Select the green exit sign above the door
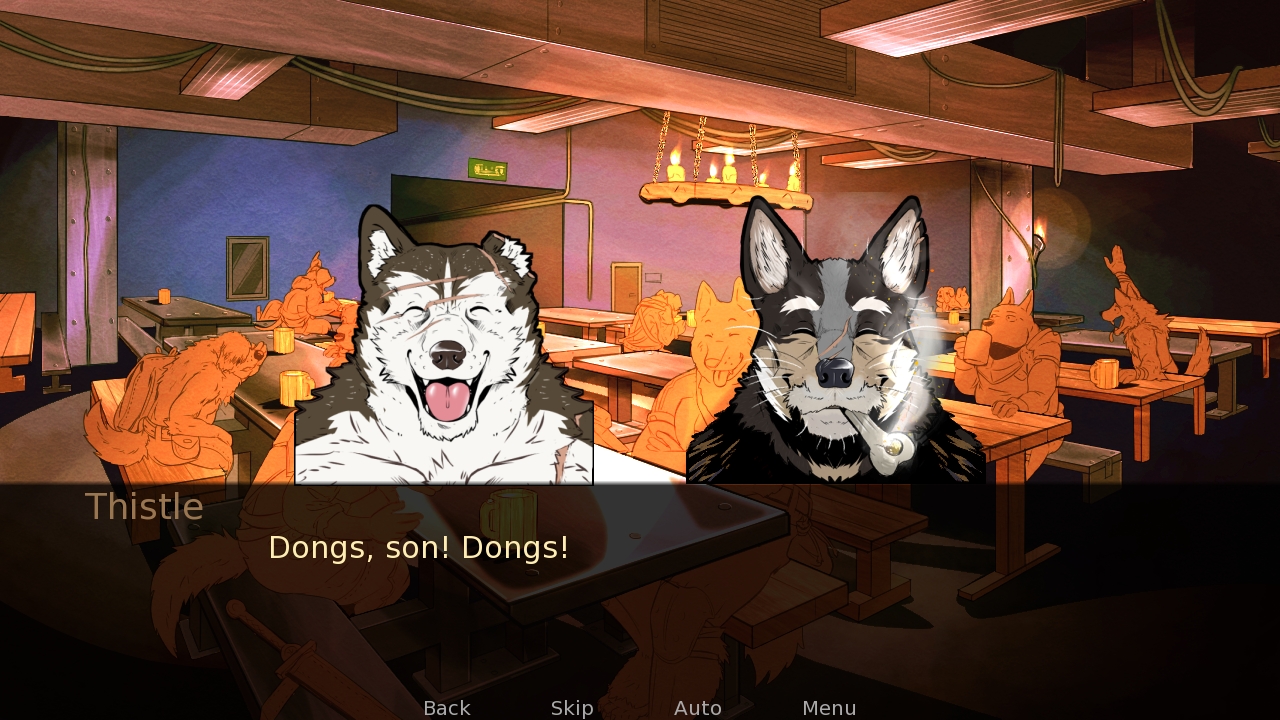 [487, 167]
